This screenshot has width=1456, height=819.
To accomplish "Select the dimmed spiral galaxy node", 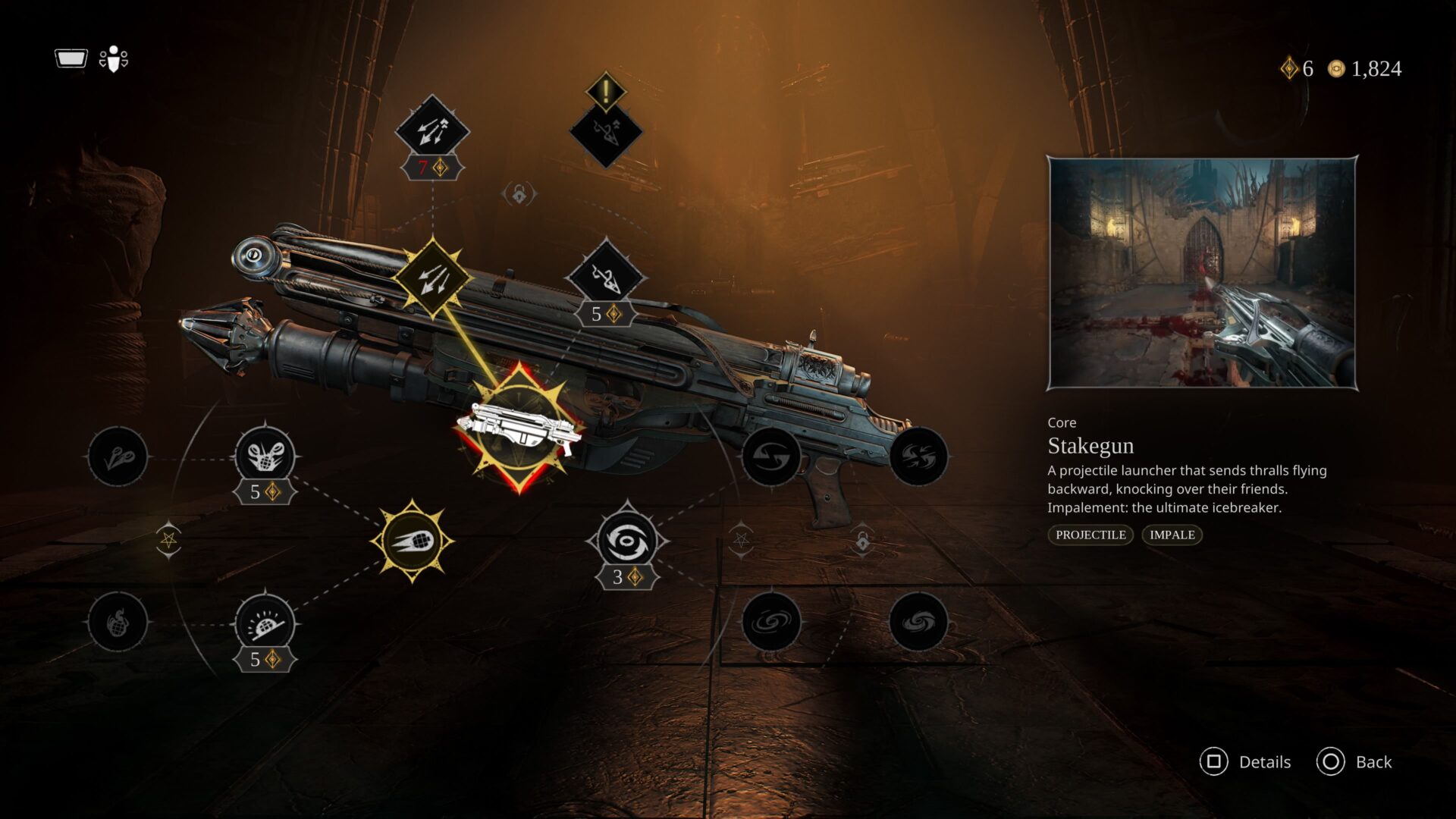I will 770,623.
